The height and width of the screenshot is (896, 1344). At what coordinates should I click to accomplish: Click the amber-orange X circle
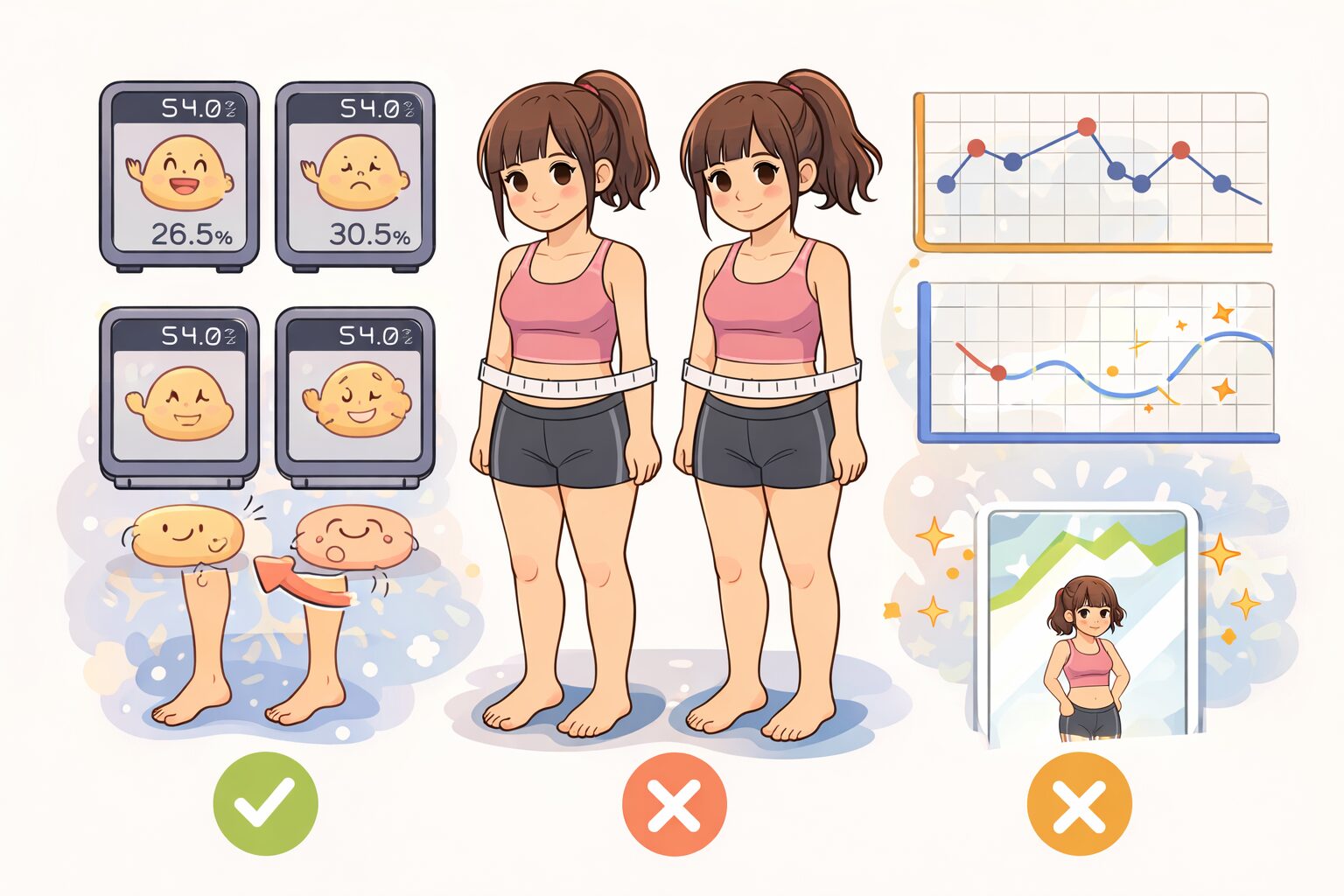1079,803
